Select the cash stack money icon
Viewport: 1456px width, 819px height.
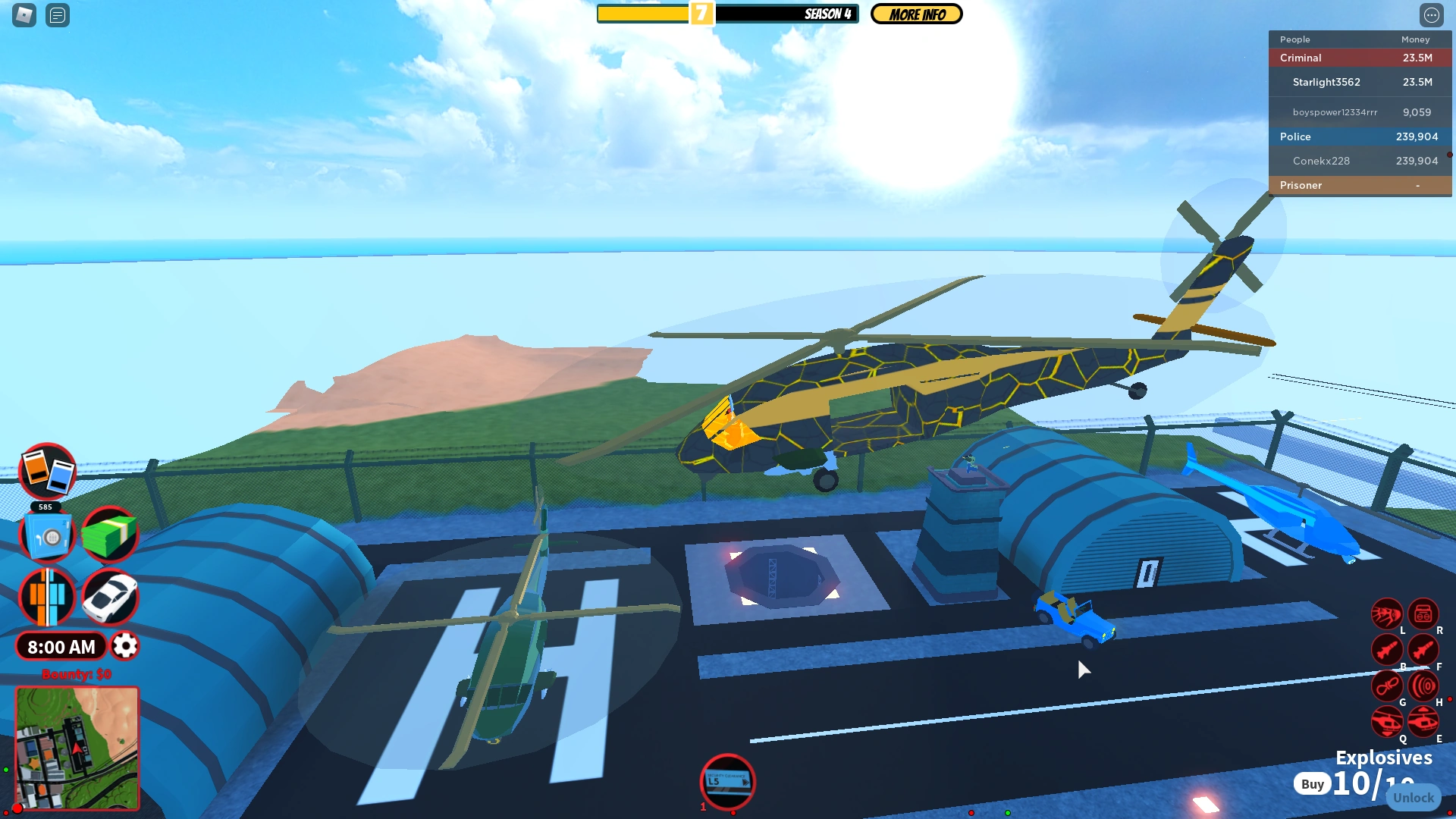point(111,535)
